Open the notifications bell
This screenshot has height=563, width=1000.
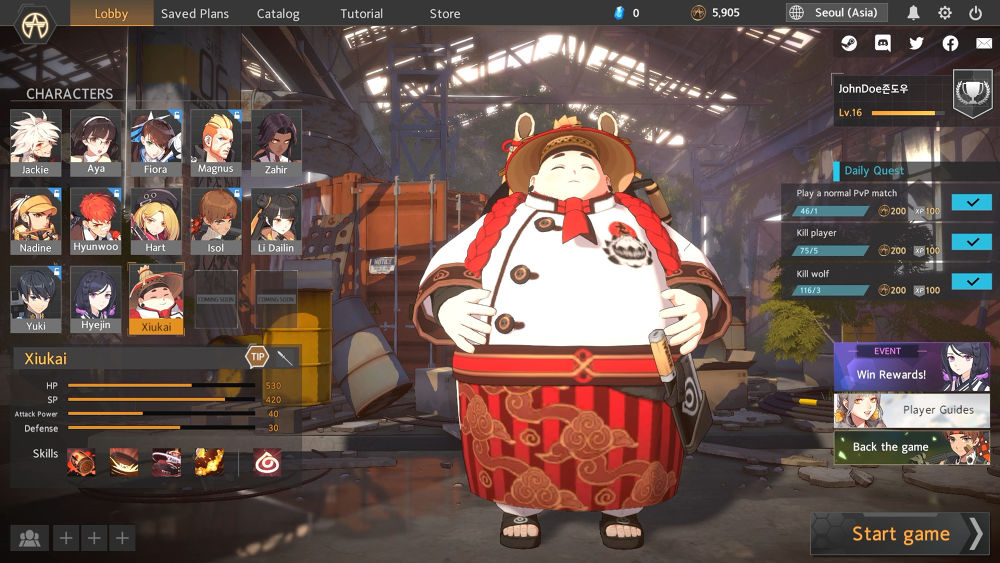pyautogui.click(x=913, y=13)
